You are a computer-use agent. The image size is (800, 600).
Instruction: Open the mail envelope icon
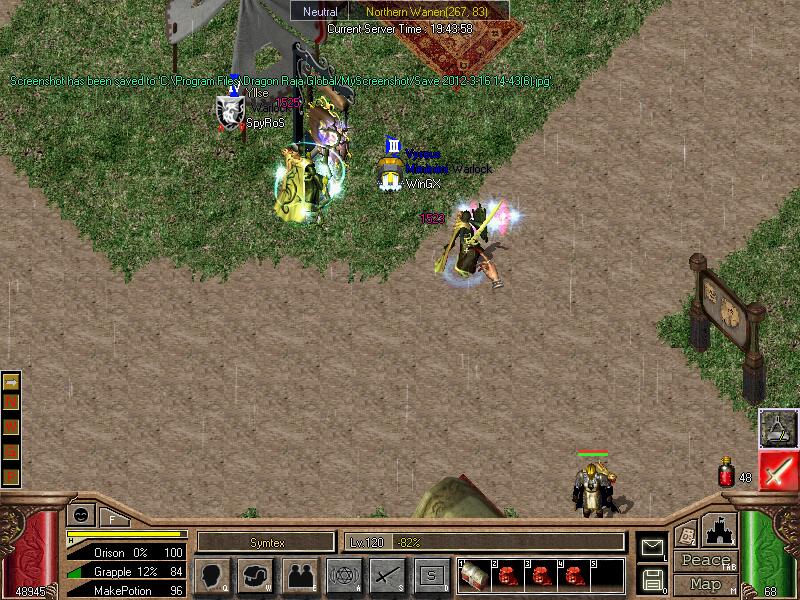pos(651,546)
